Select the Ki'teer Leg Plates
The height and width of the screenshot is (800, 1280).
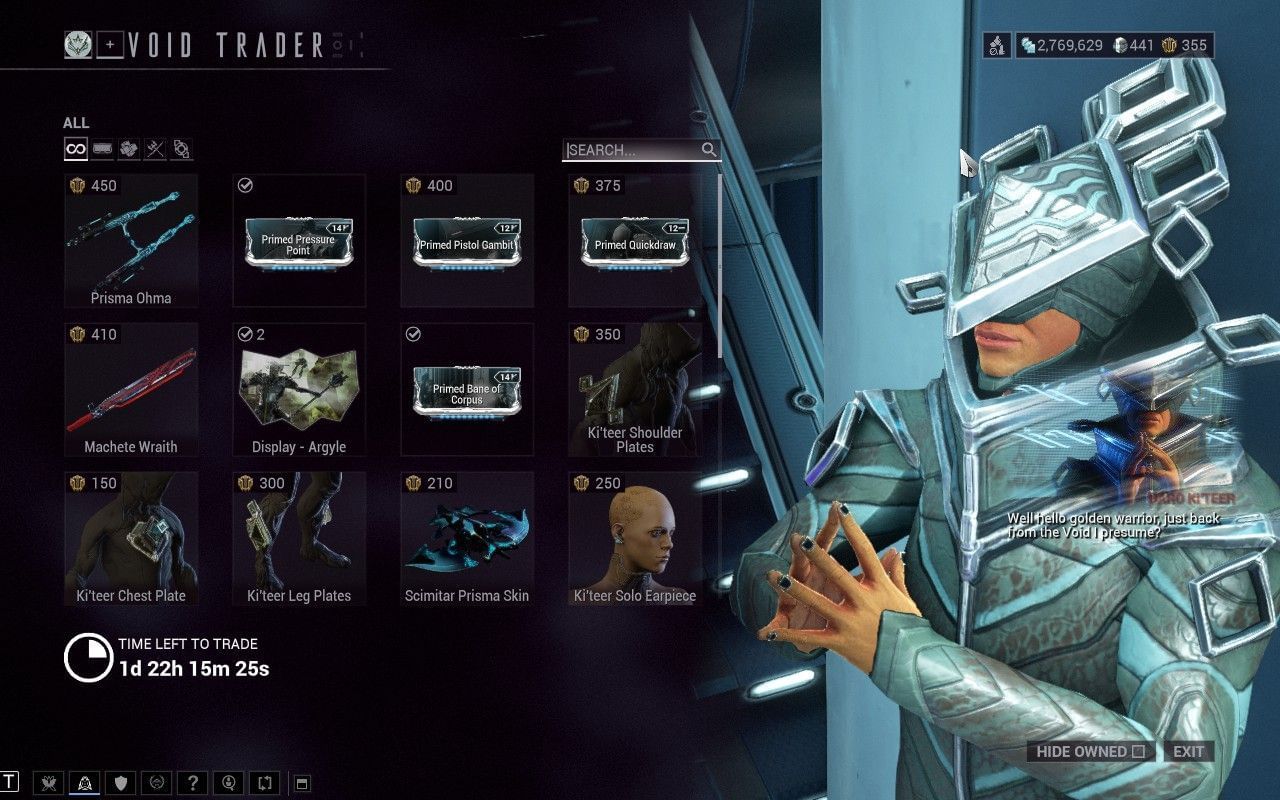299,538
